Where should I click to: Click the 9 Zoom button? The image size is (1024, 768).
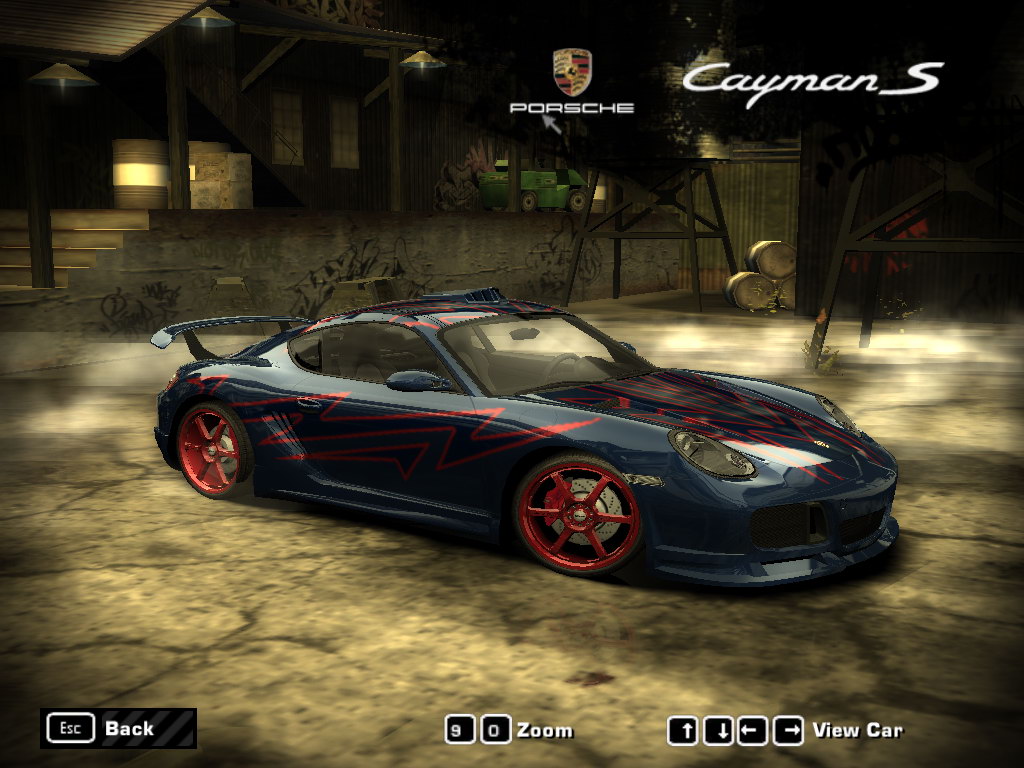tap(460, 730)
